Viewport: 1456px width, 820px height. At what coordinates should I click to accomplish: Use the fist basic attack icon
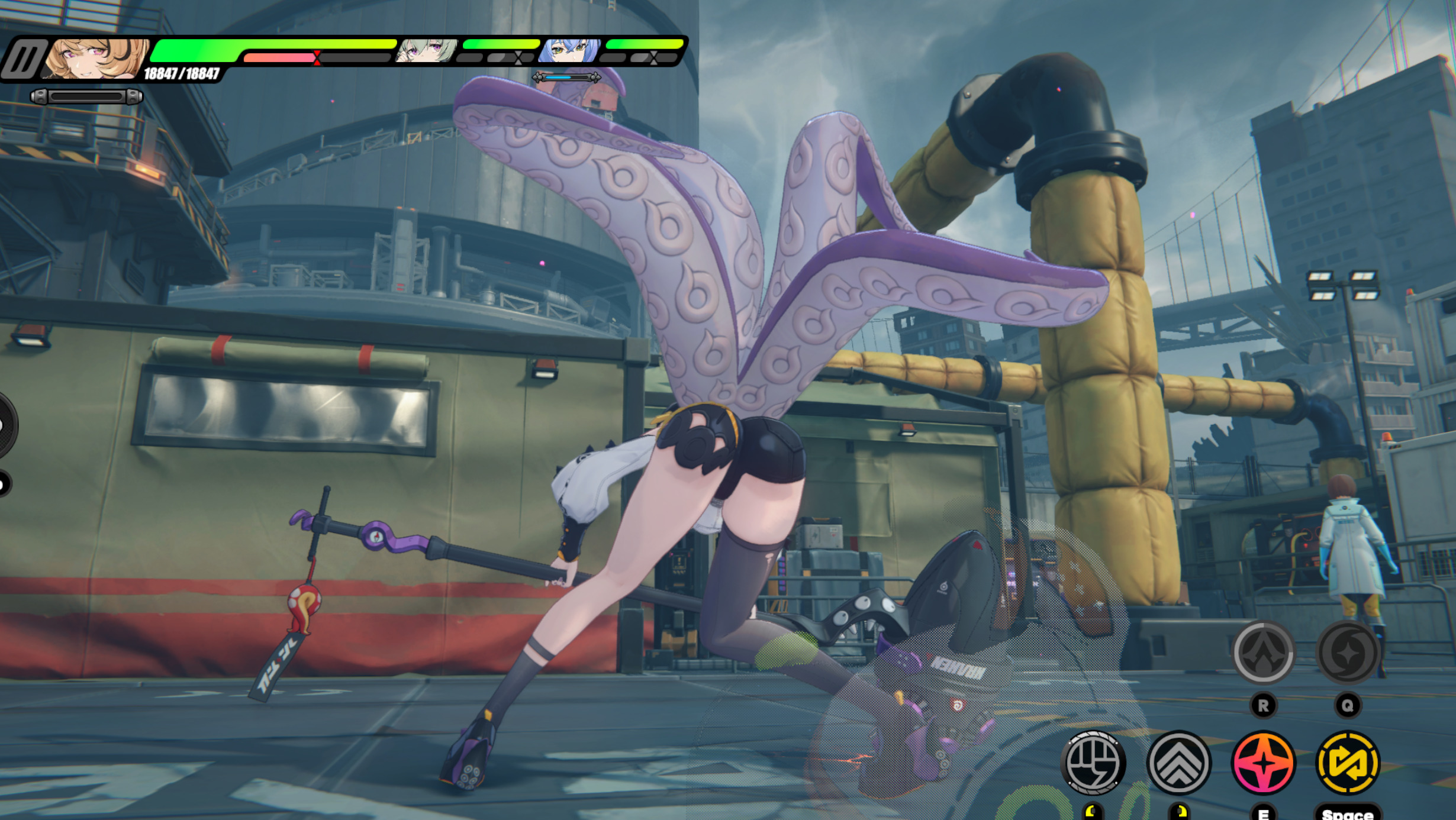coord(1094,763)
